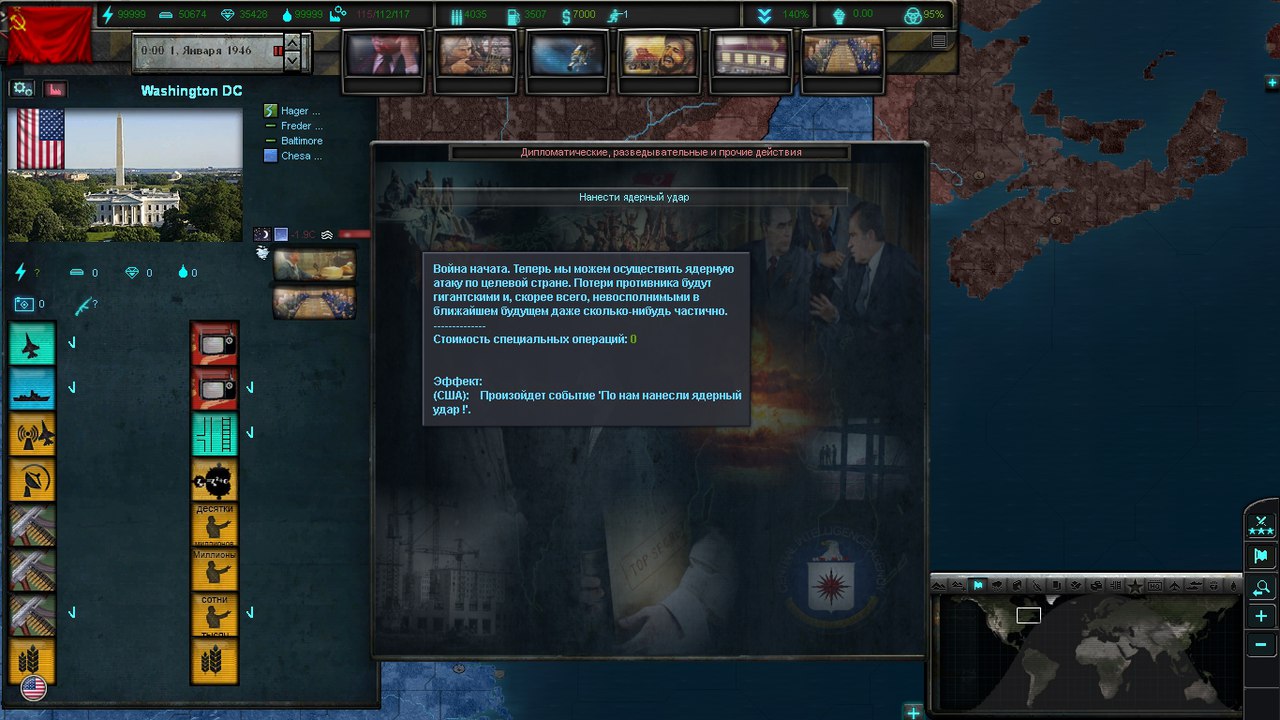Click the Soviet flag emblem
This screenshot has height=720, width=1280.
tap(48, 32)
